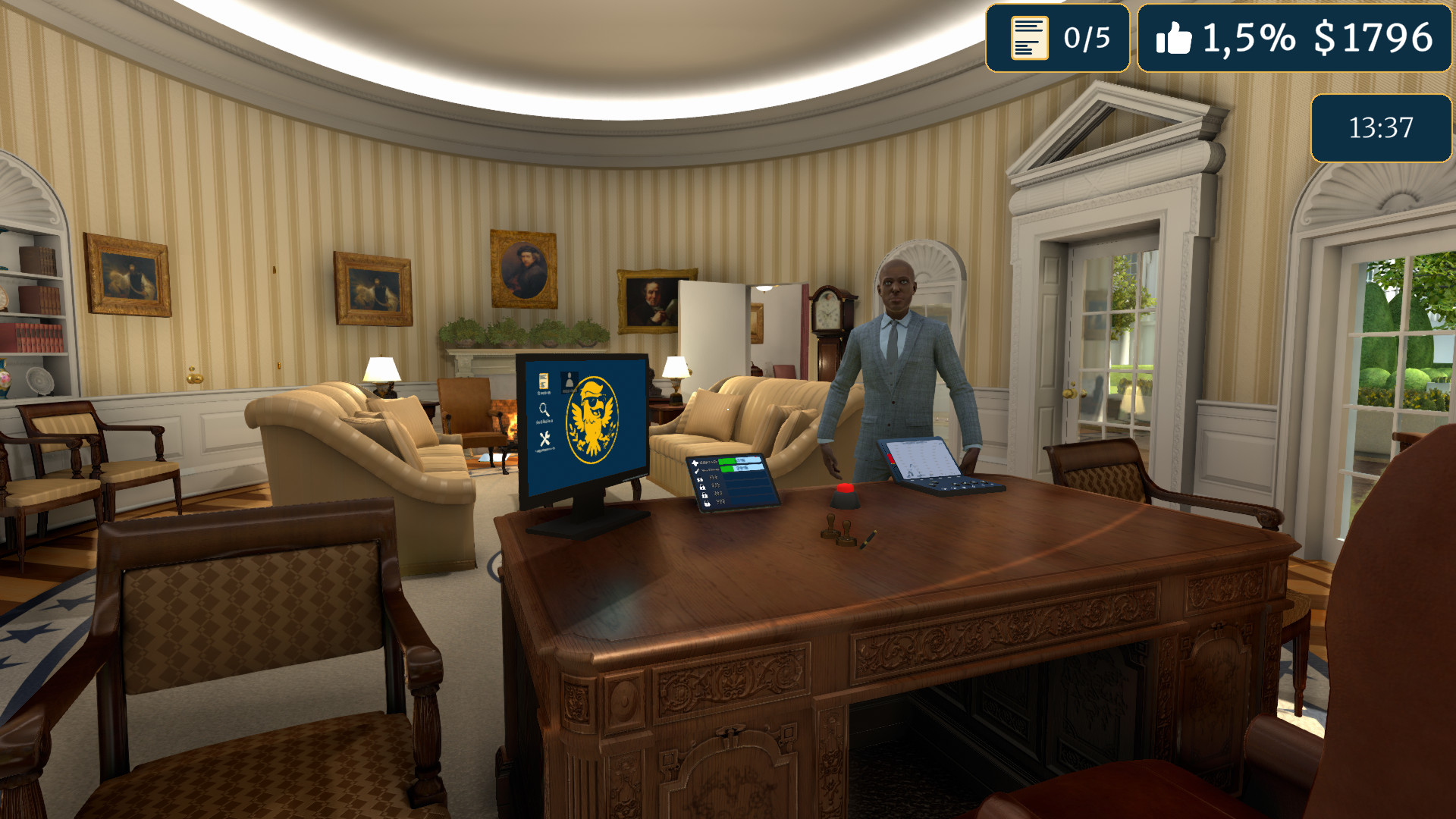Click the plus-shaped stat icon on the tablet
The height and width of the screenshot is (819, 1456).
(x=695, y=463)
